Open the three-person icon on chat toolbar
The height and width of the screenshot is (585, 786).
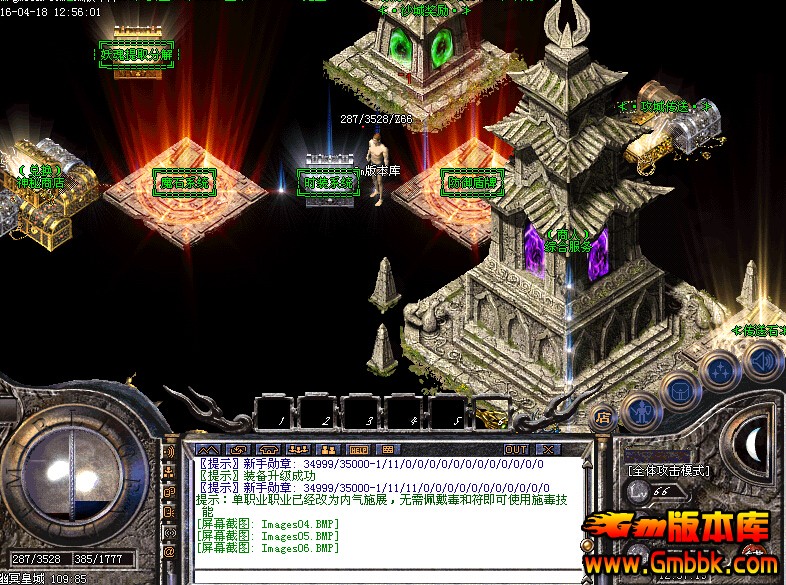point(298,449)
